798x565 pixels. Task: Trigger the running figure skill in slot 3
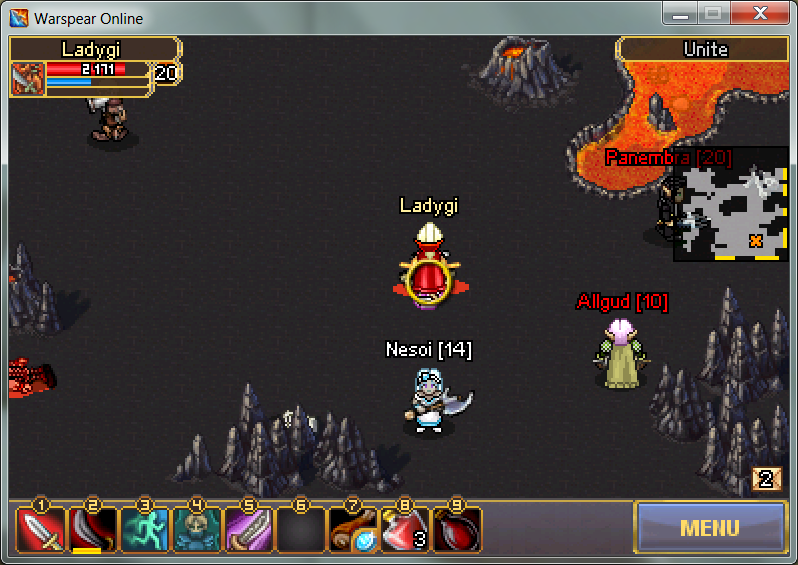click(145, 530)
